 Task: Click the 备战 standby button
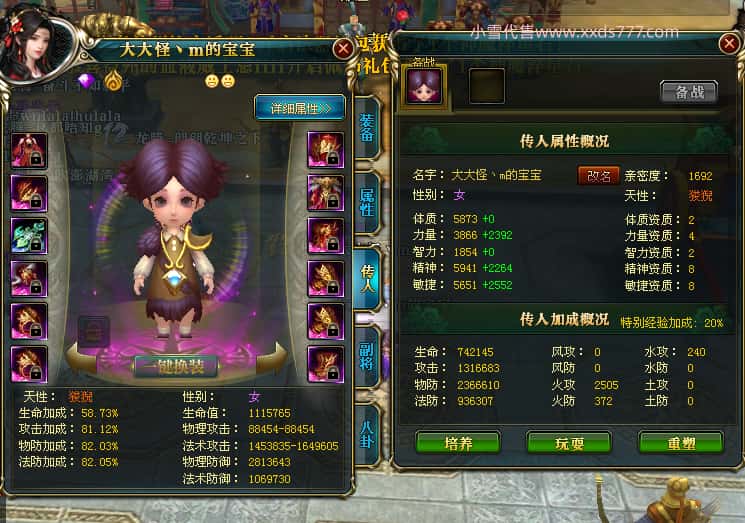(x=689, y=92)
